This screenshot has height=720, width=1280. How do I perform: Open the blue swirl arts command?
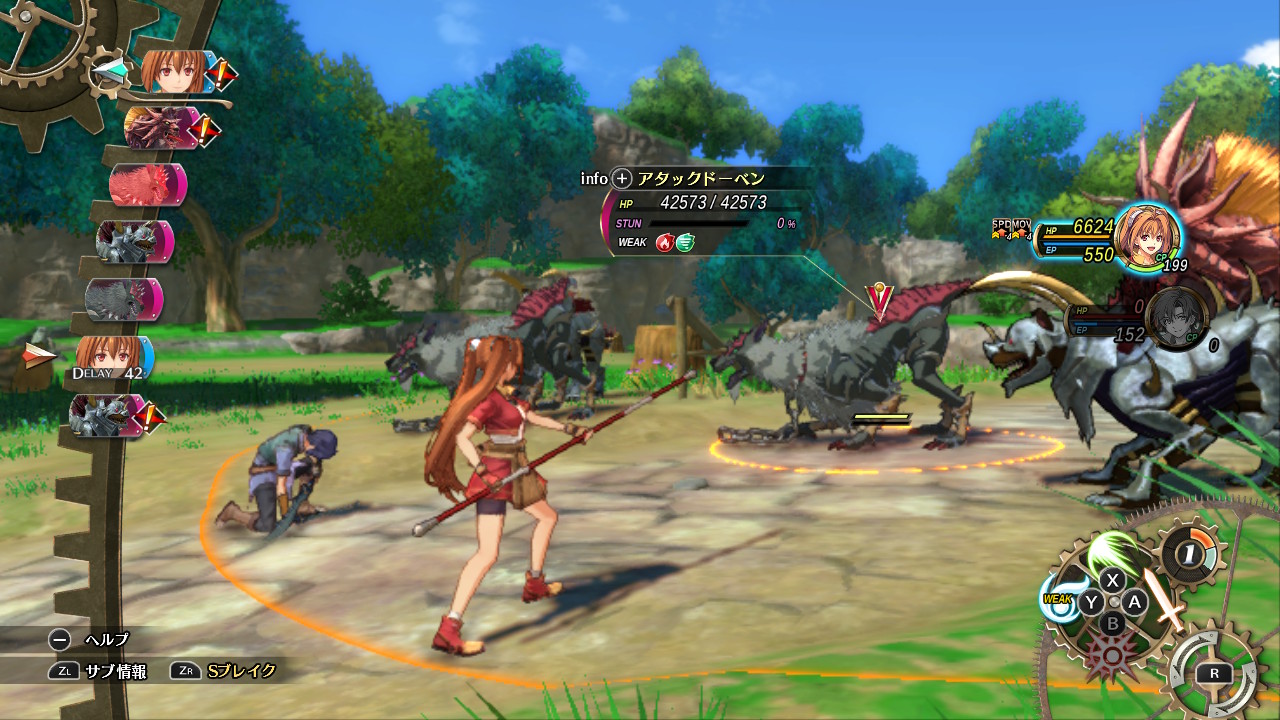1062,599
